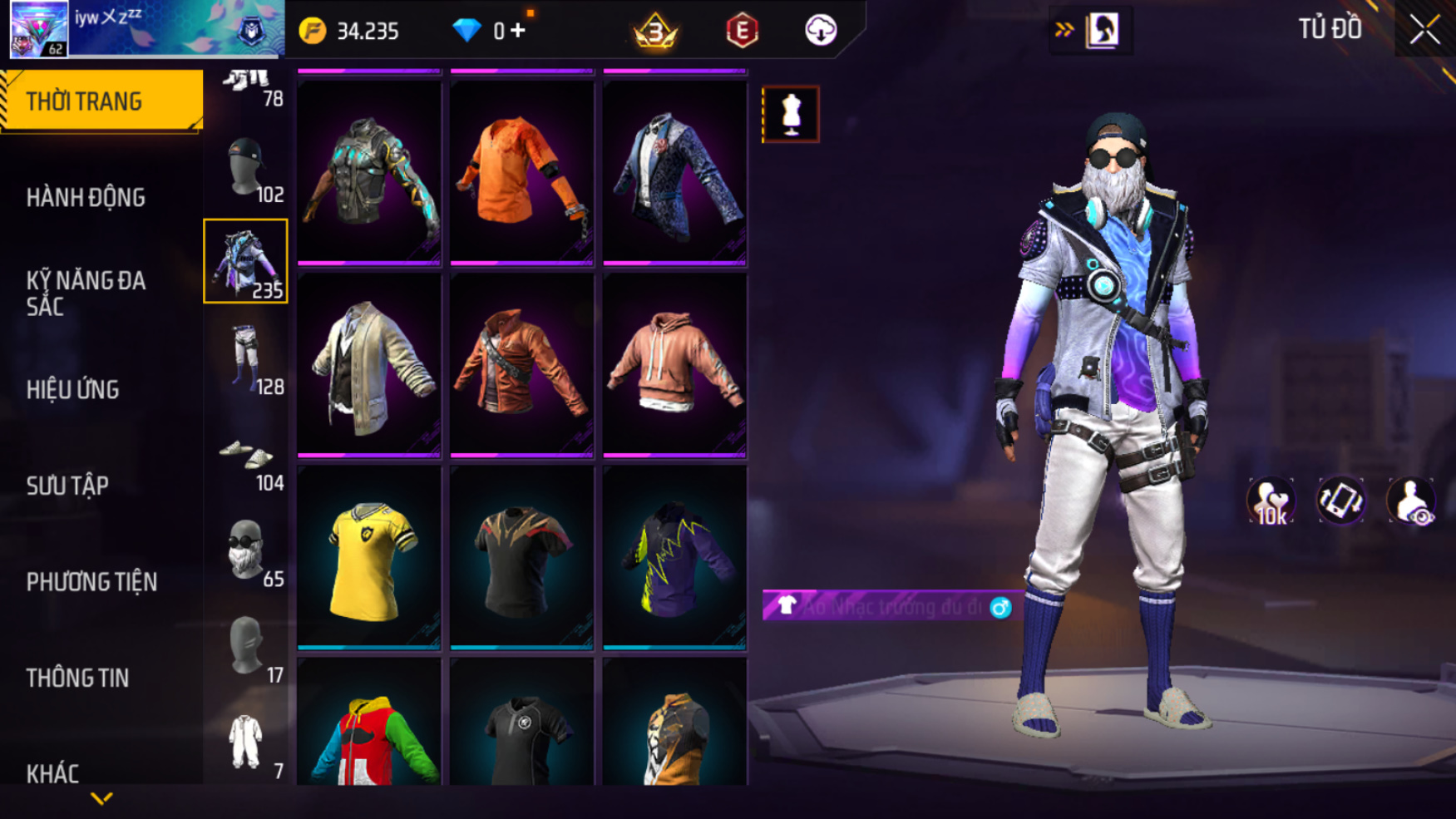The height and width of the screenshot is (819, 1456).
Task: Pick the pink hoodie item
Action: (674, 365)
